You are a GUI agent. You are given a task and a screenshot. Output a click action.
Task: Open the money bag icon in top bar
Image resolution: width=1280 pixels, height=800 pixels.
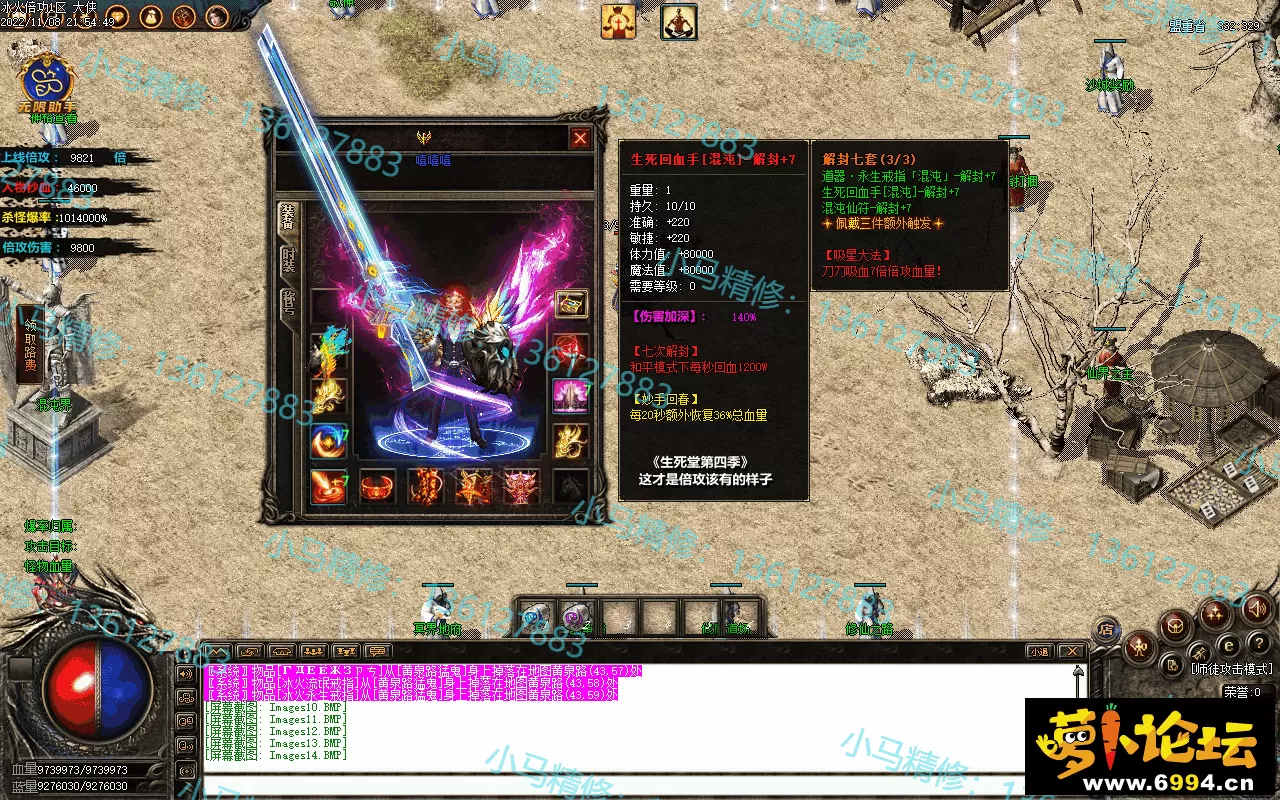point(150,16)
